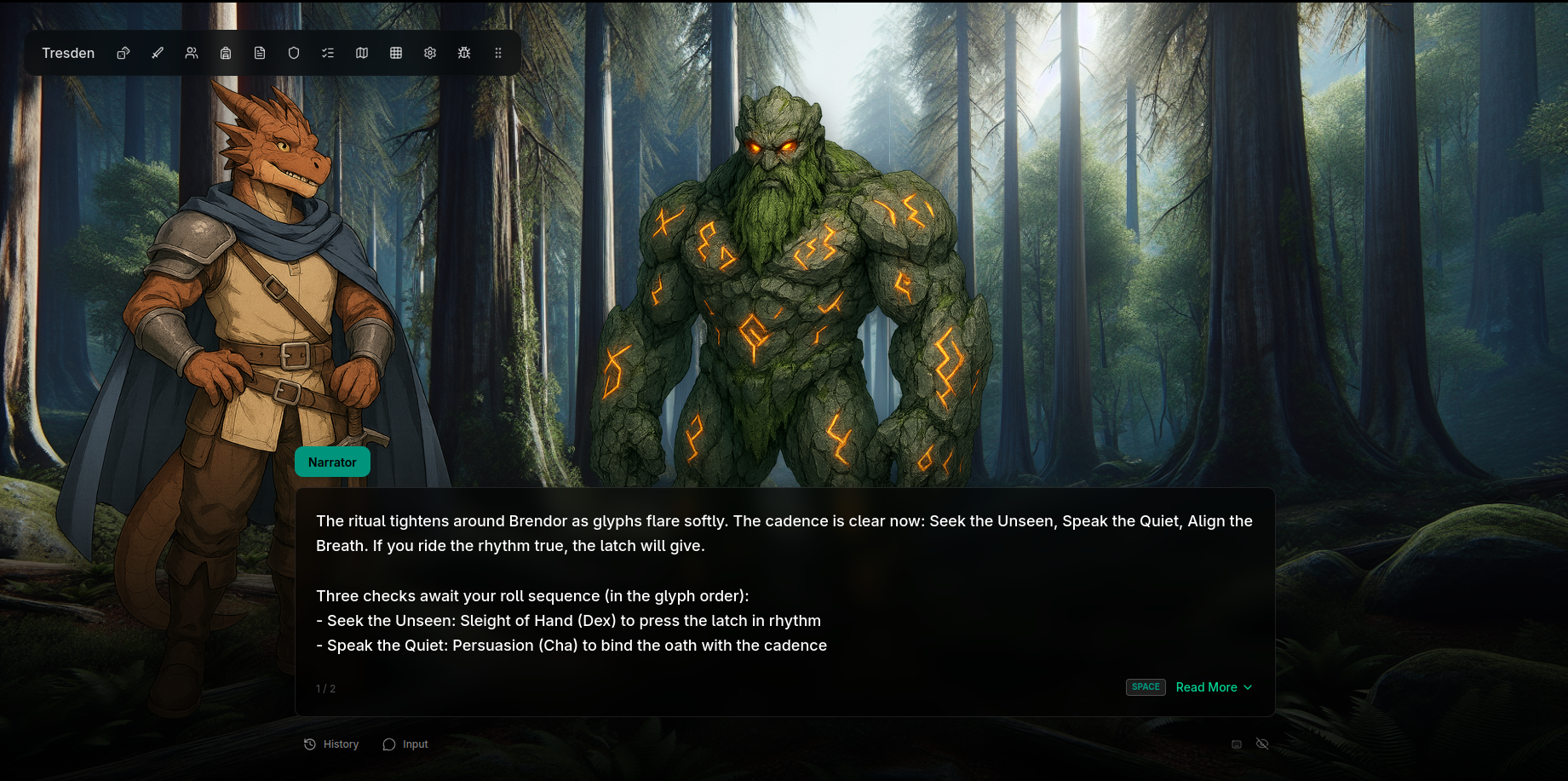Open the backpack inventory
The height and width of the screenshot is (781, 1568).
tap(226, 53)
